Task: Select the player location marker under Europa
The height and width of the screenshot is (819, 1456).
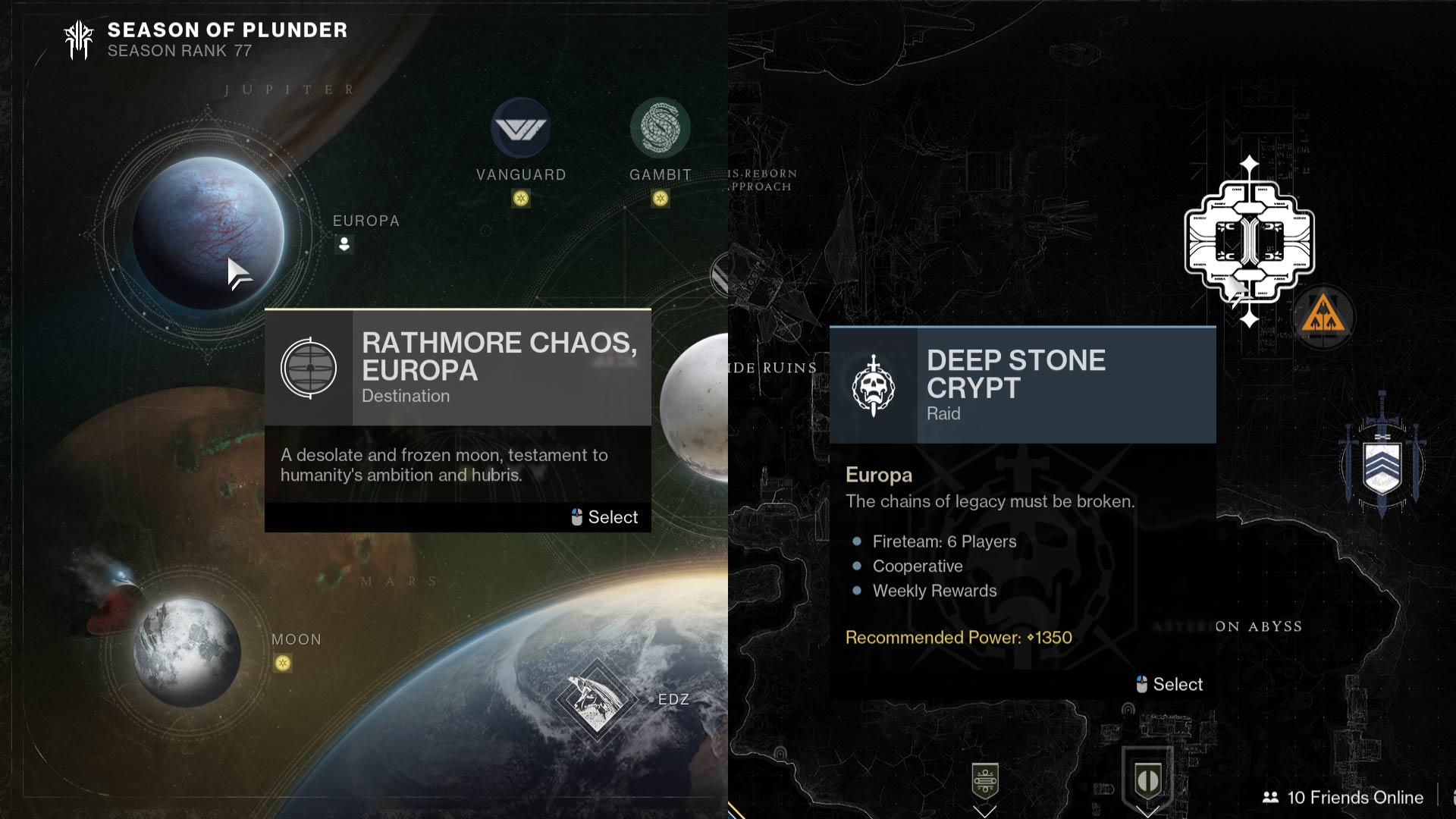Action: [344, 244]
